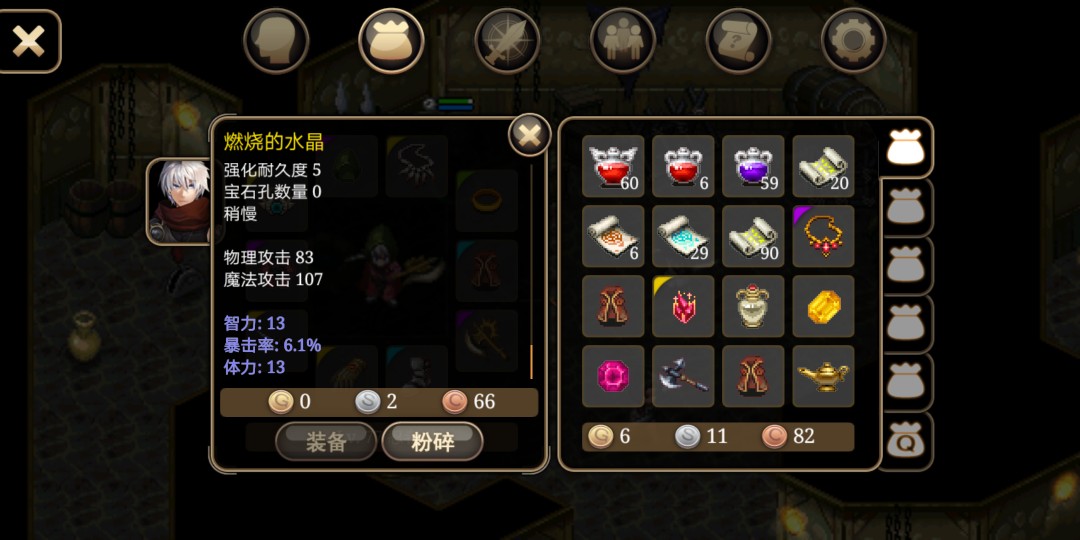This screenshot has height=540, width=1080.
Task: Pick the gold necklace with red gem
Action: tap(823, 236)
